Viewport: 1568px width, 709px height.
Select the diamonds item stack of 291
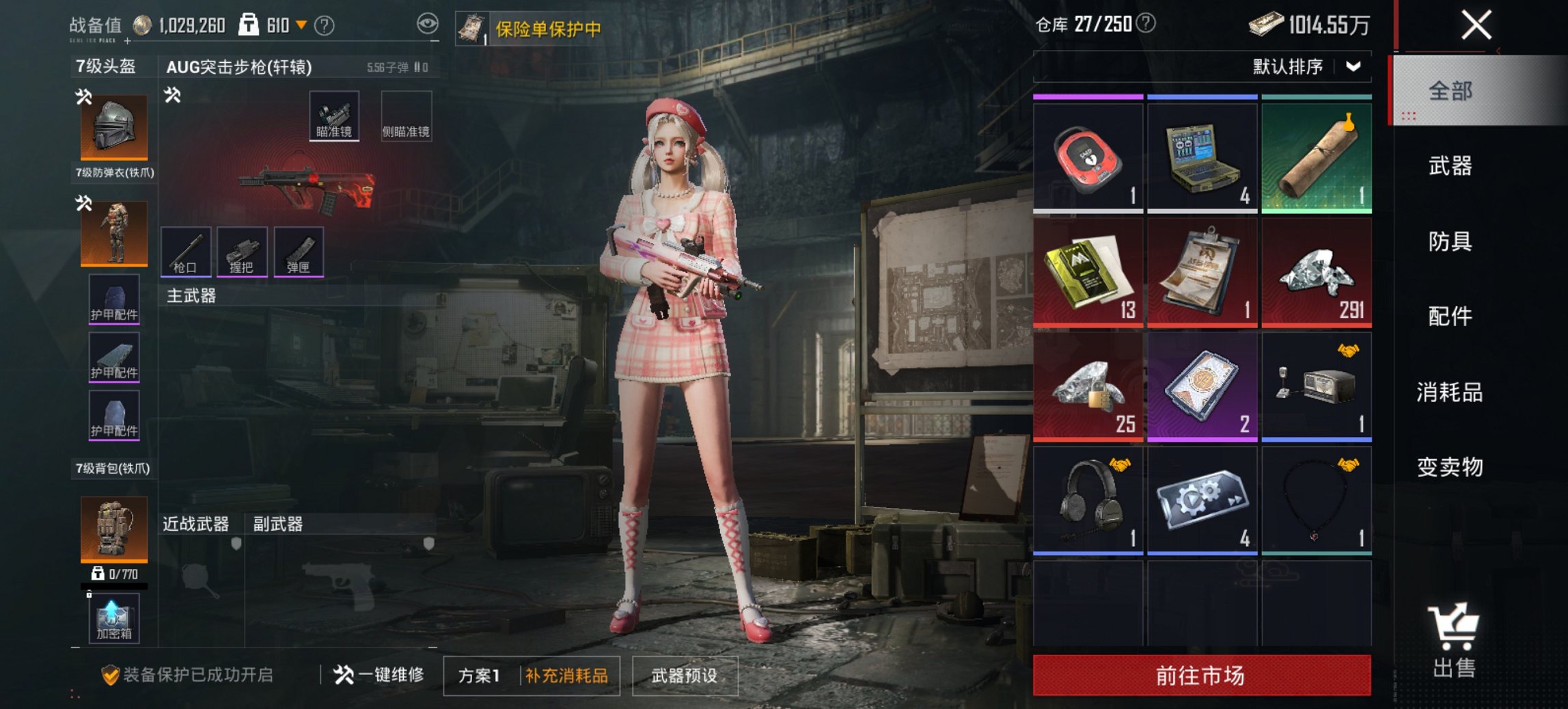coord(1316,272)
